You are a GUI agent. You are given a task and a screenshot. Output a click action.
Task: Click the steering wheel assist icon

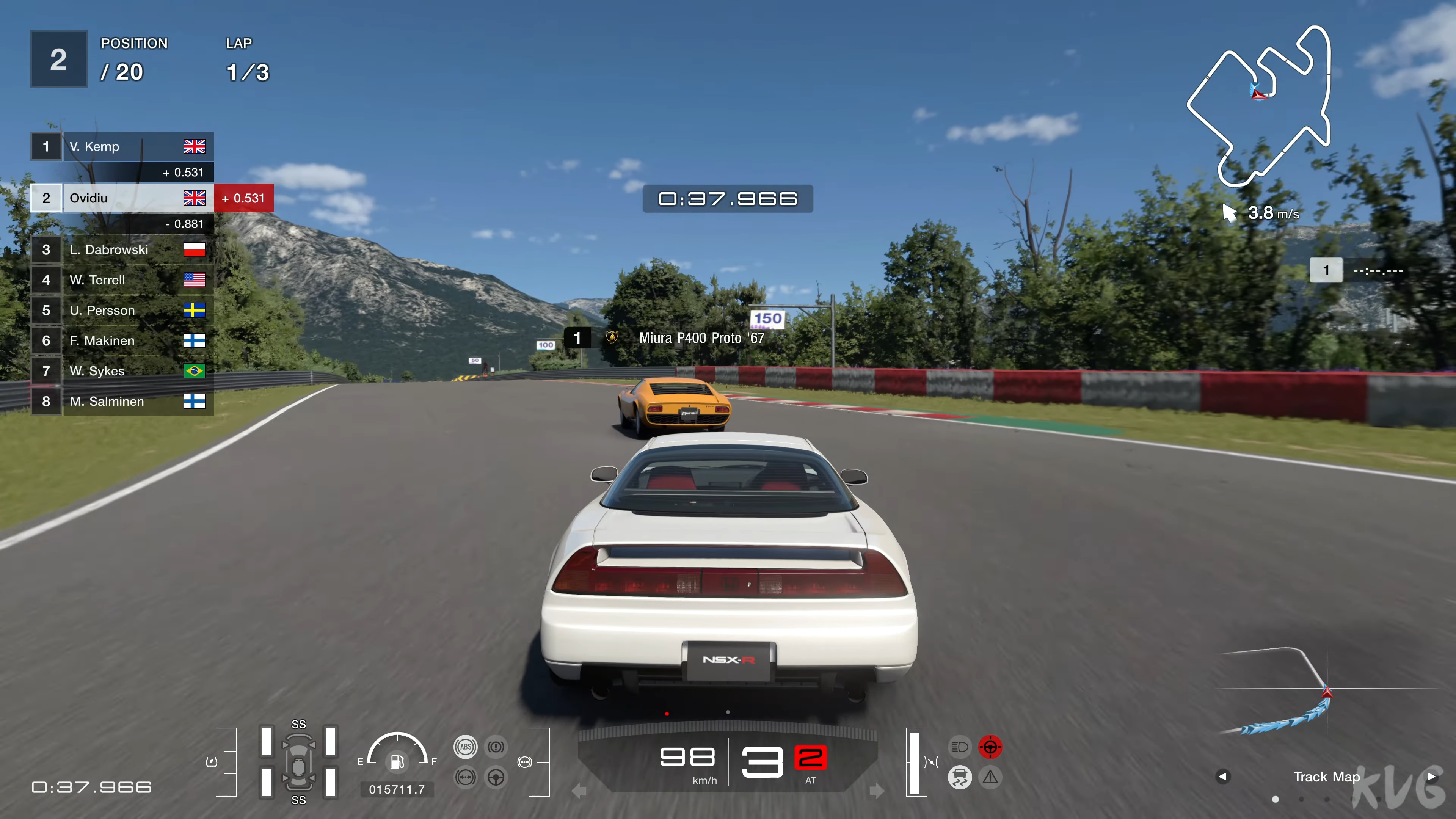pyautogui.click(x=496, y=778)
